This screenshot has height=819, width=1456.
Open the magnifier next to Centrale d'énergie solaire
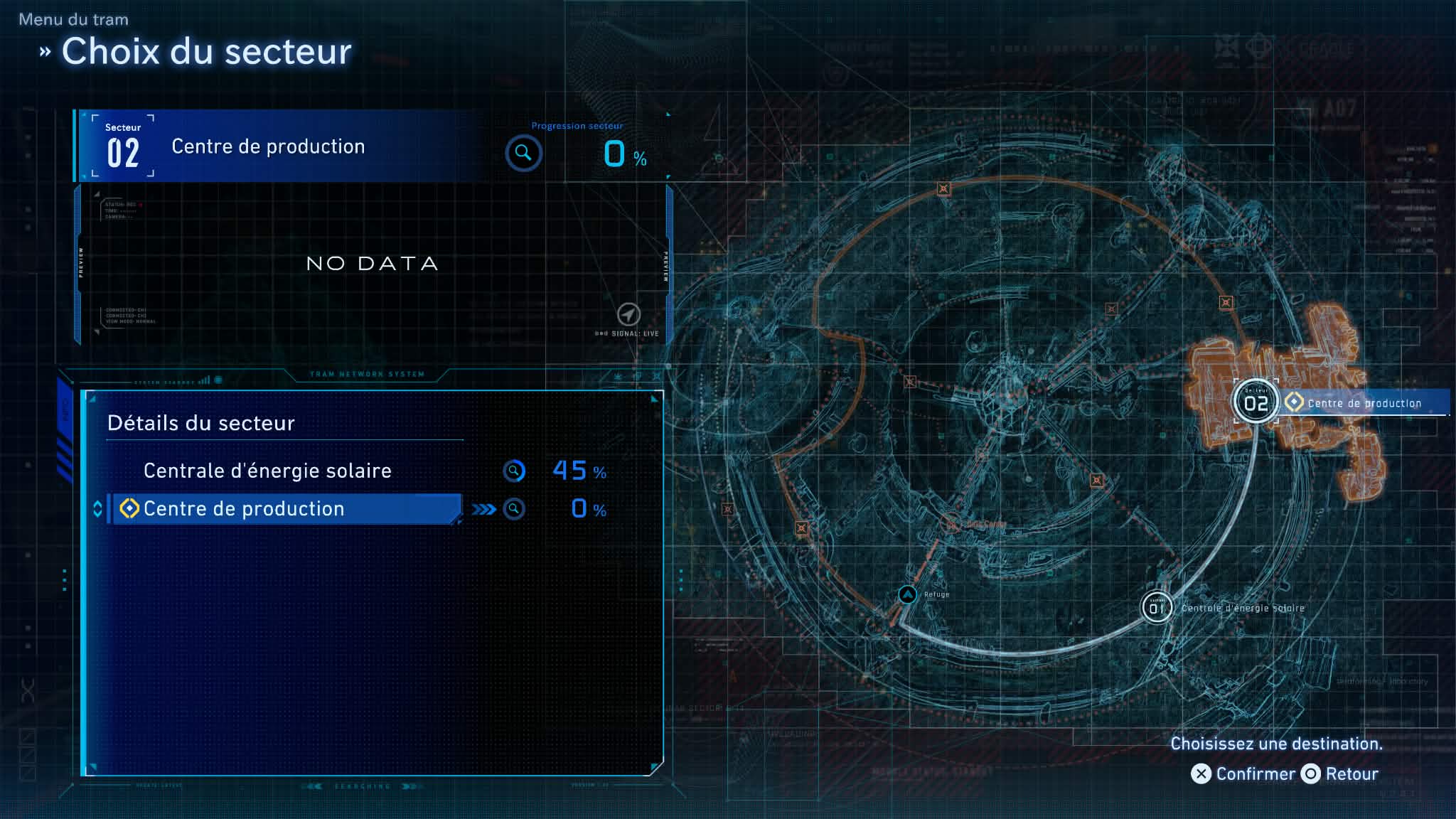point(514,471)
